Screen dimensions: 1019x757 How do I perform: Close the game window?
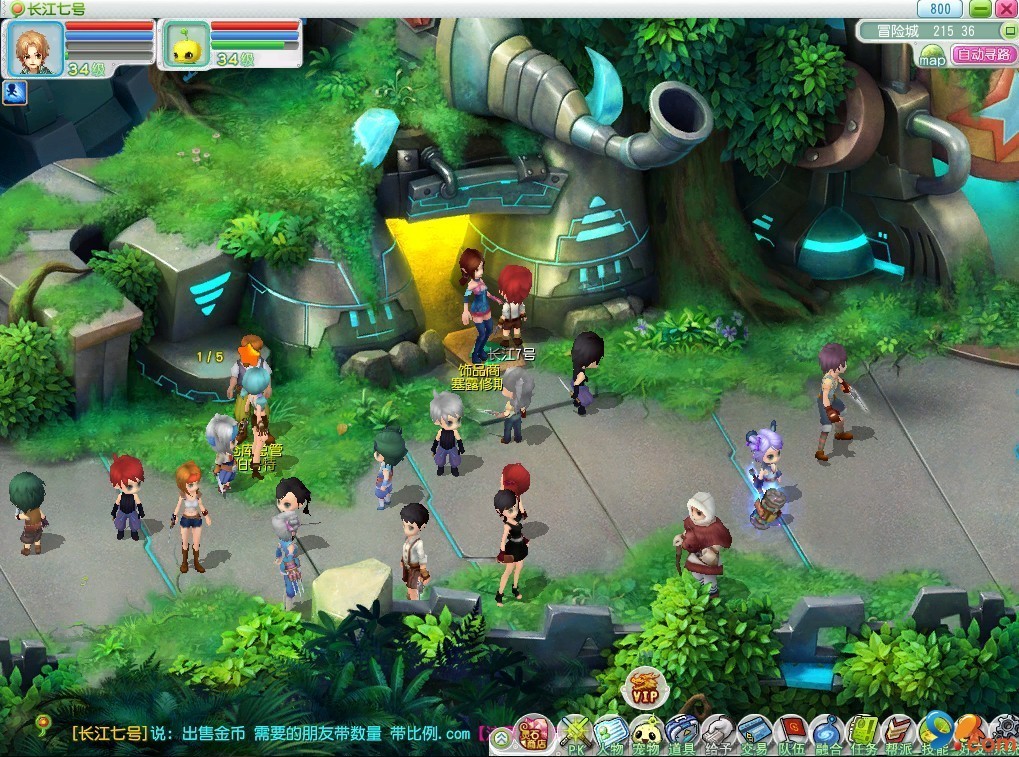tap(1005, 9)
